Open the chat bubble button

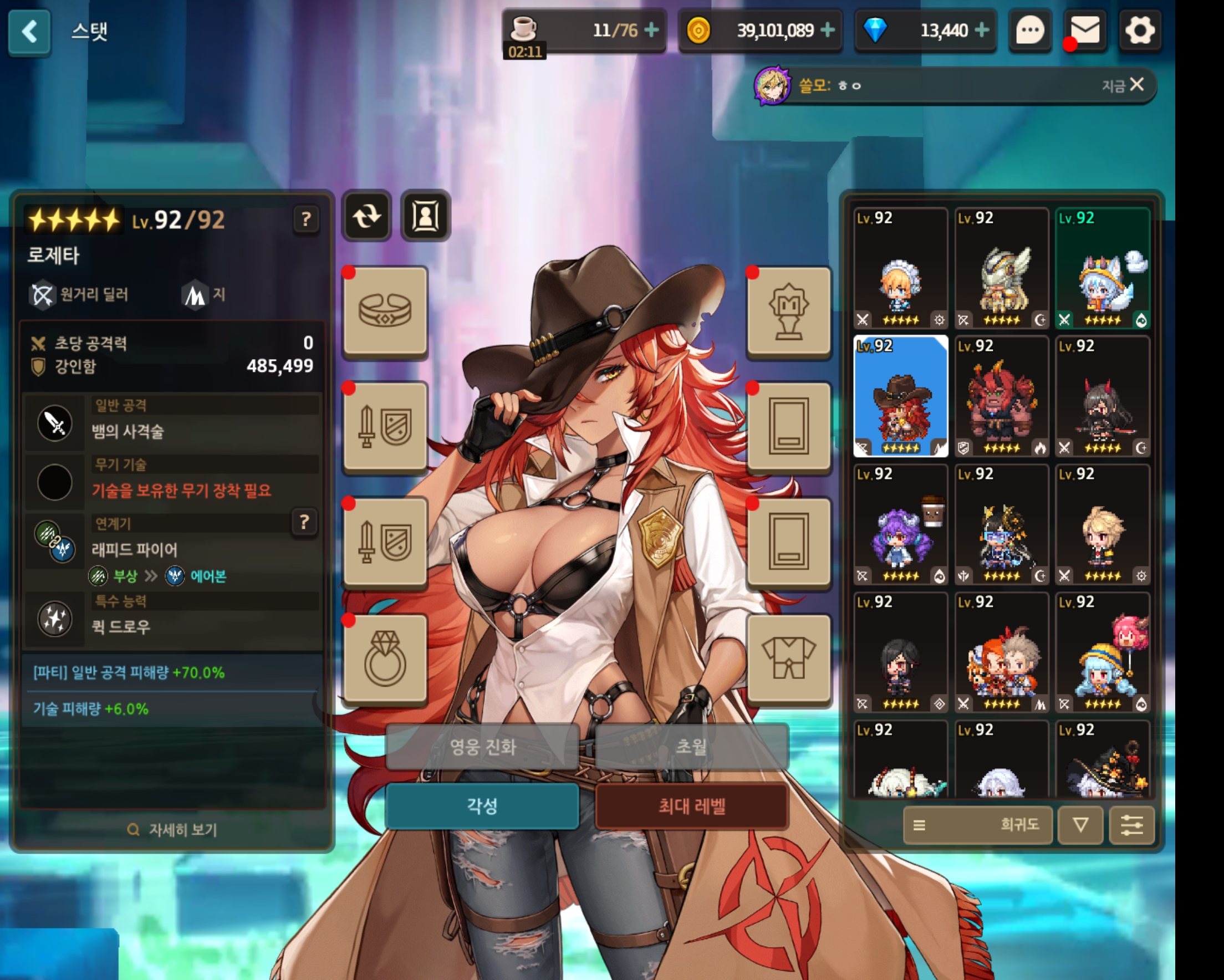point(1029,30)
